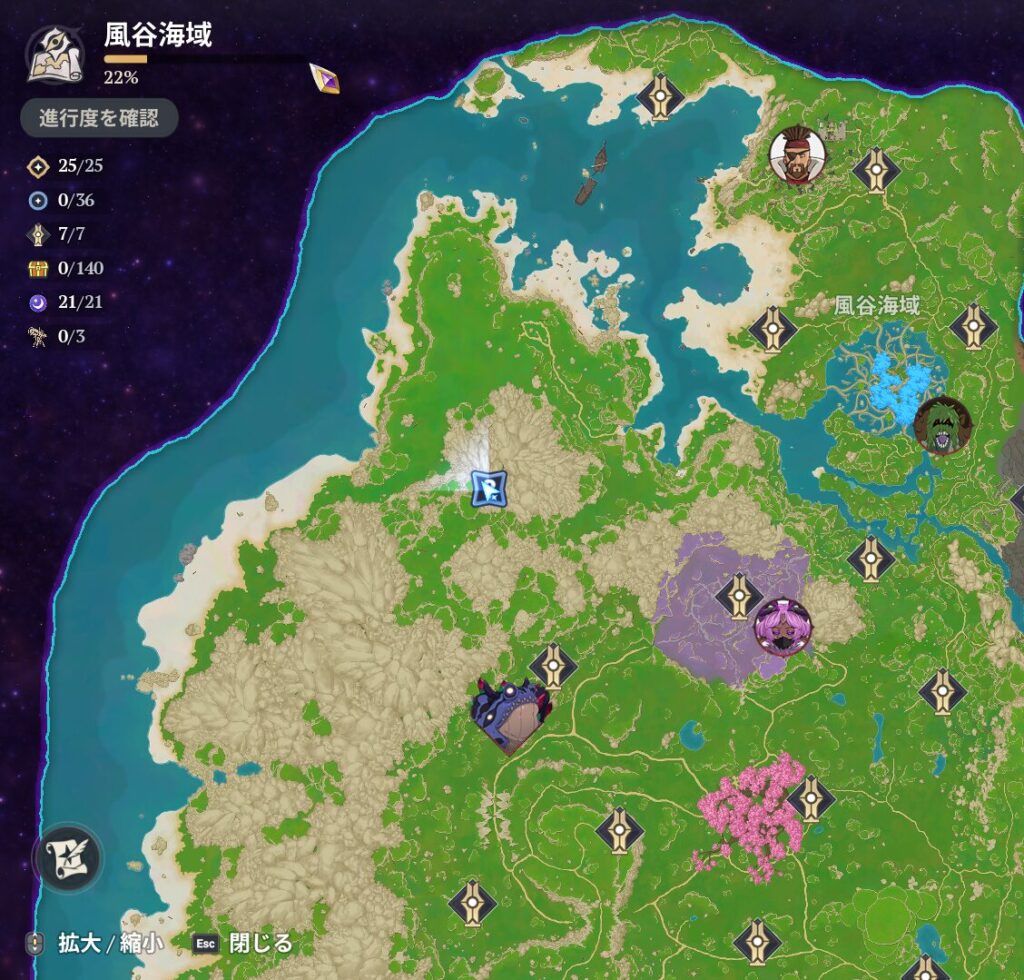Select the pink-haired masked boss marker
The image size is (1024, 980).
point(781,627)
